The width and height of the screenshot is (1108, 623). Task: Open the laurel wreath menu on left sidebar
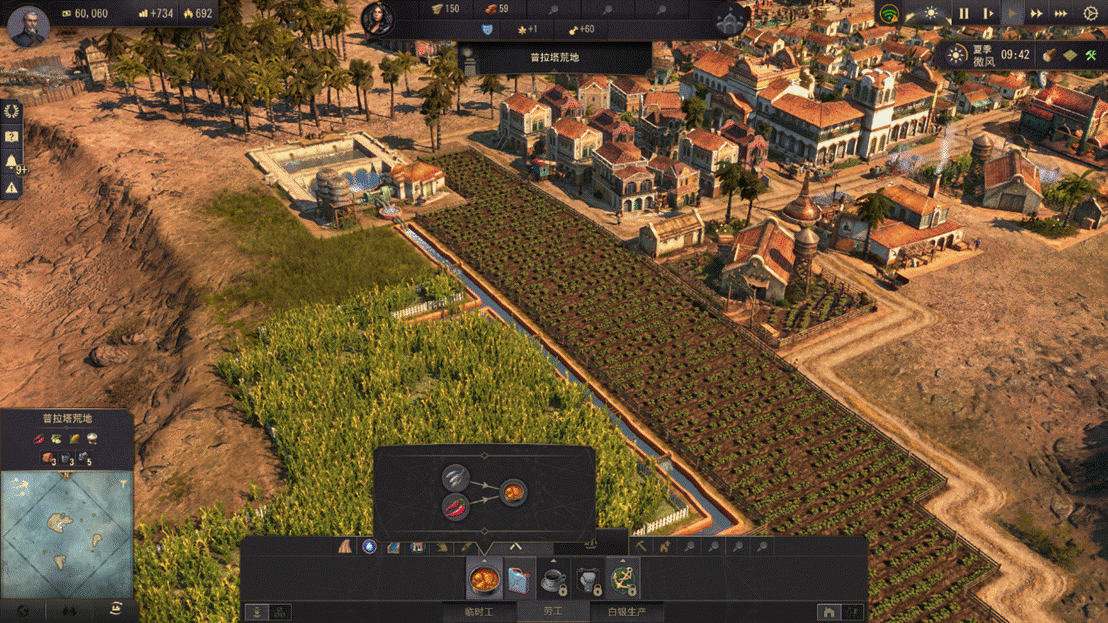(12, 111)
